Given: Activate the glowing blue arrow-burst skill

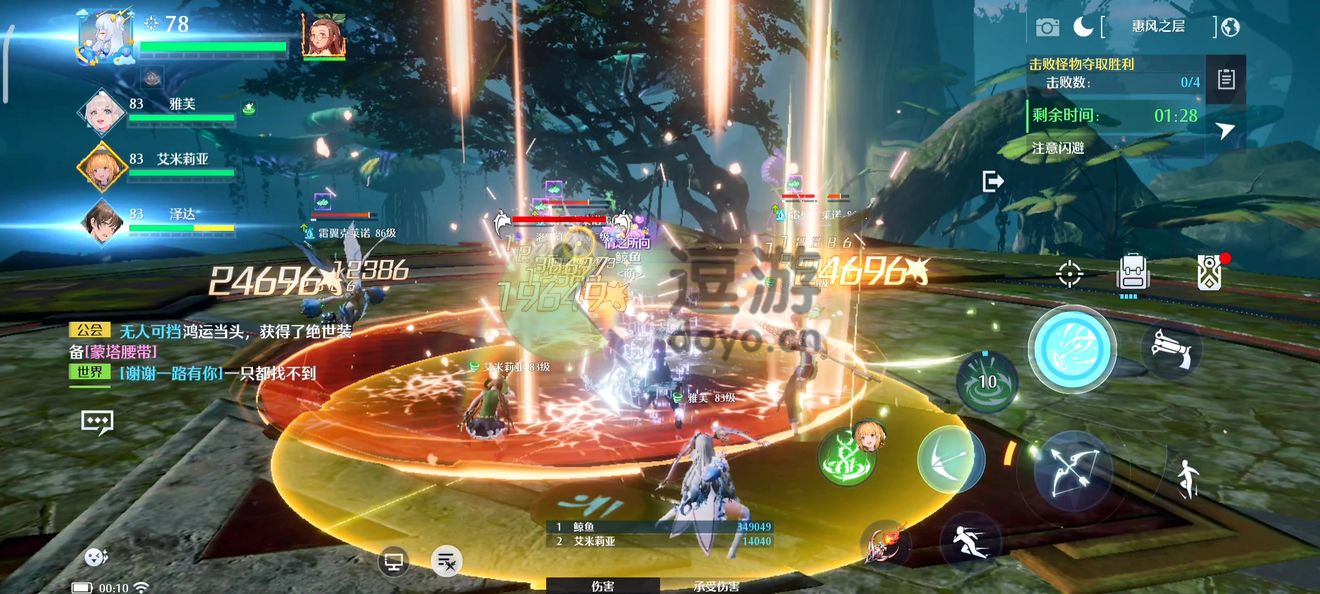Looking at the screenshot, I should click(x=1072, y=350).
